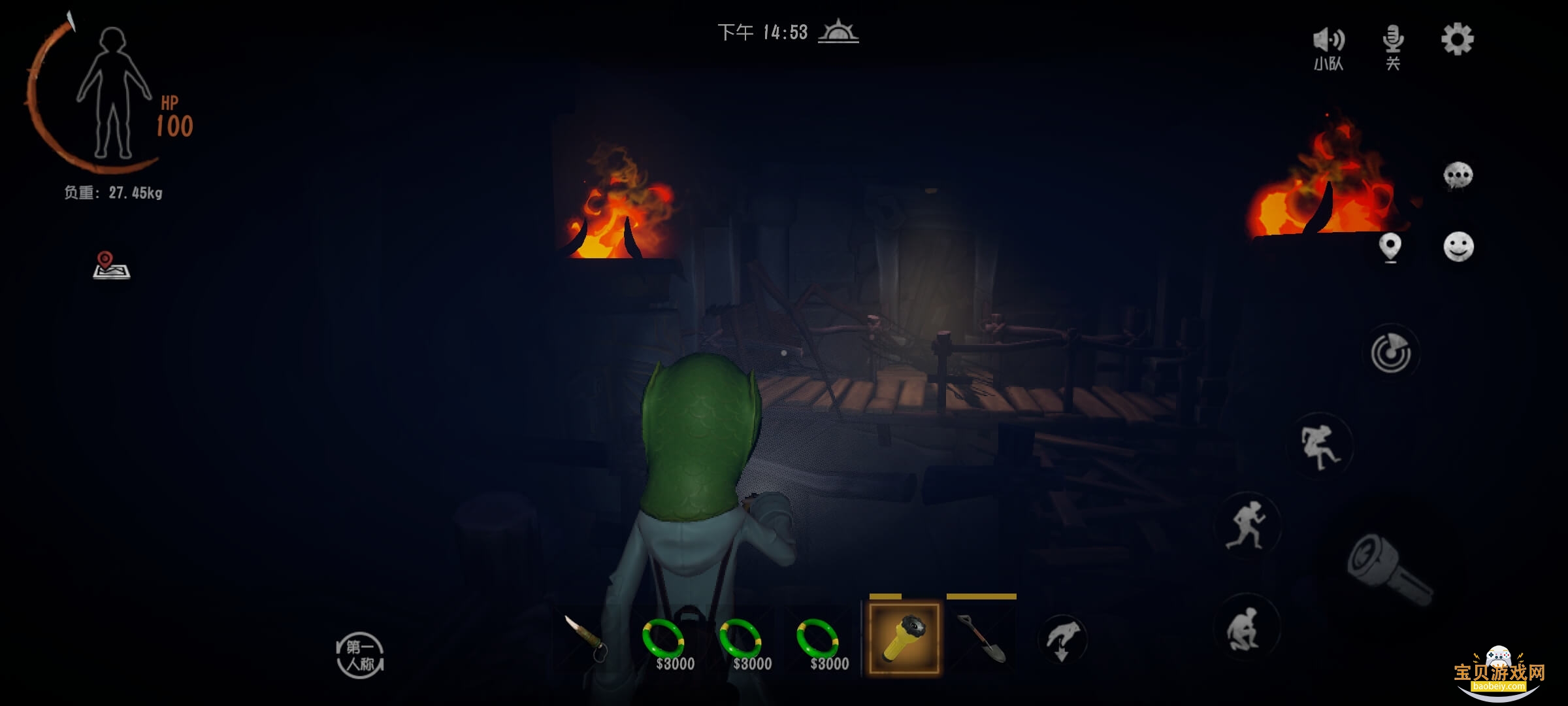Toggle the sprint running button
The image size is (1568, 706).
1247,525
